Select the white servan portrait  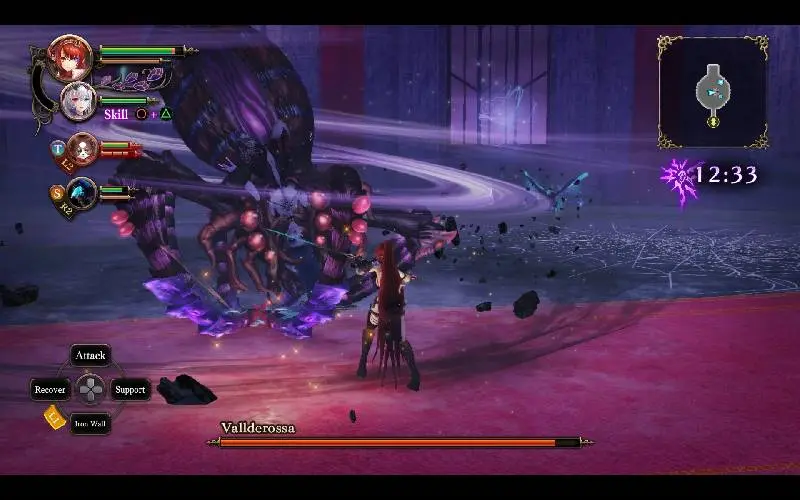point(83,148)
